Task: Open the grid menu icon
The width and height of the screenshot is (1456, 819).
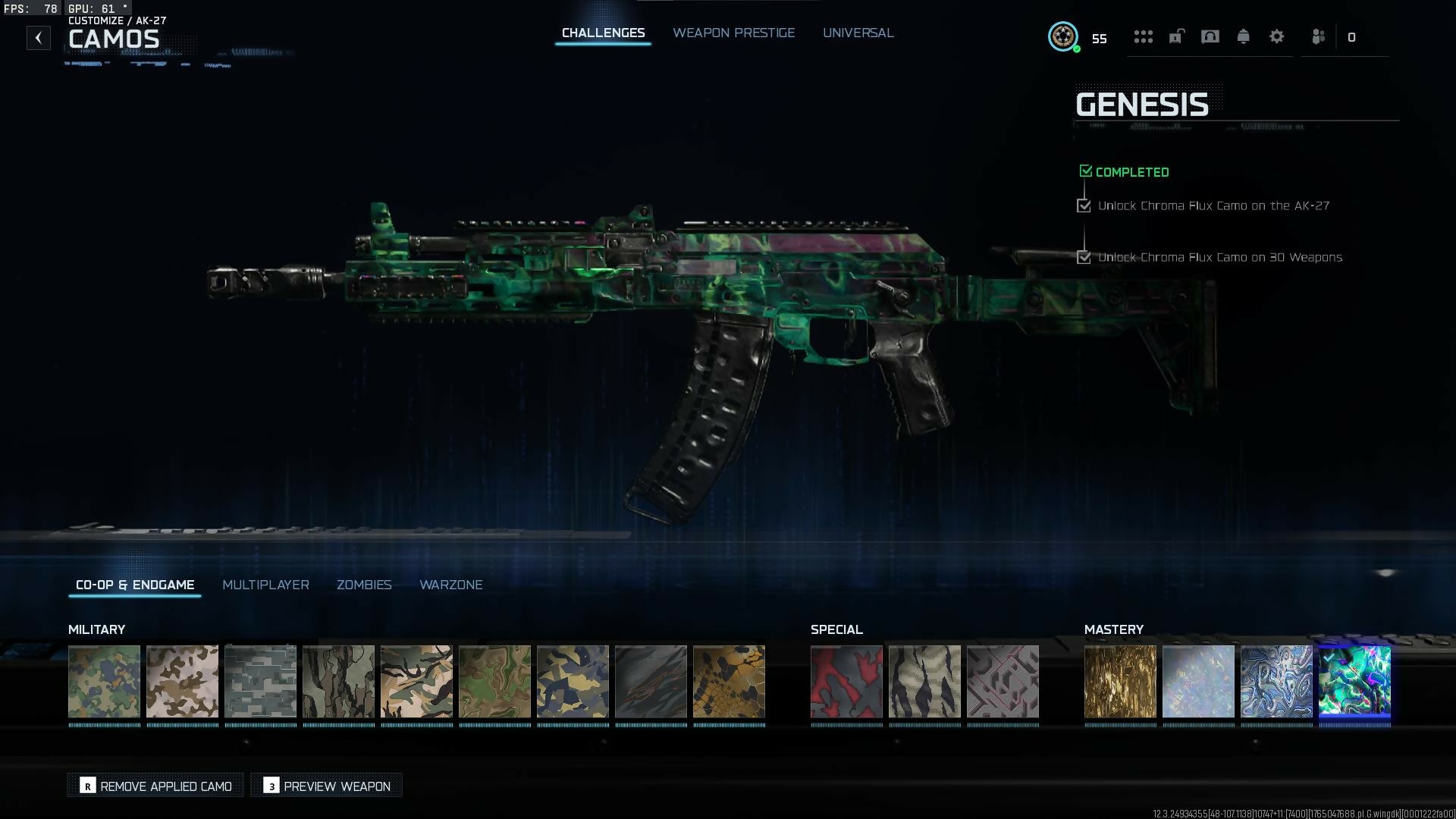Action: click(1143, 36)
